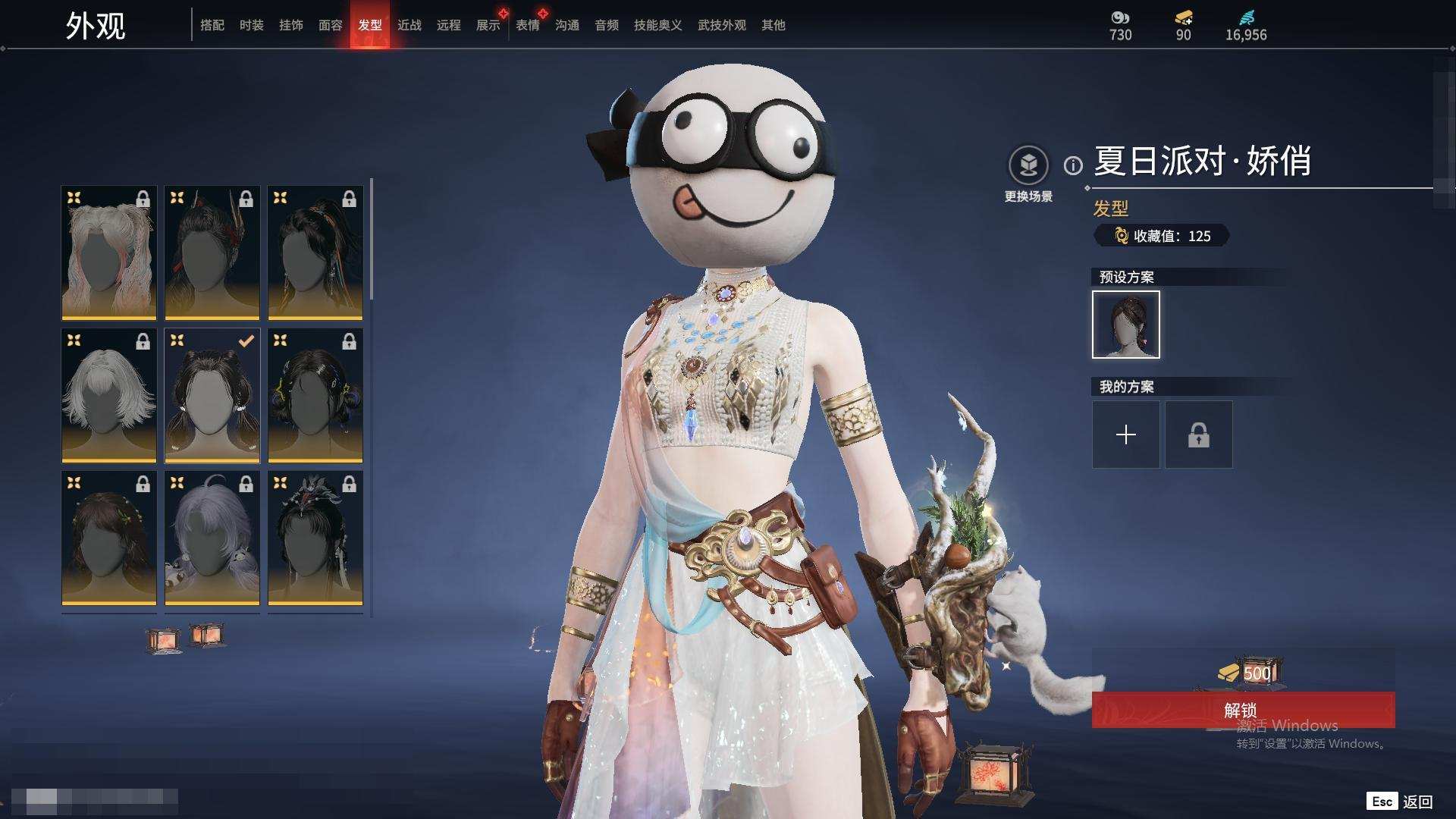Image resolution: width=1456 pixels, height=819 pixels.
Task: Open the 时装 tab
Action: click(252, 25)
